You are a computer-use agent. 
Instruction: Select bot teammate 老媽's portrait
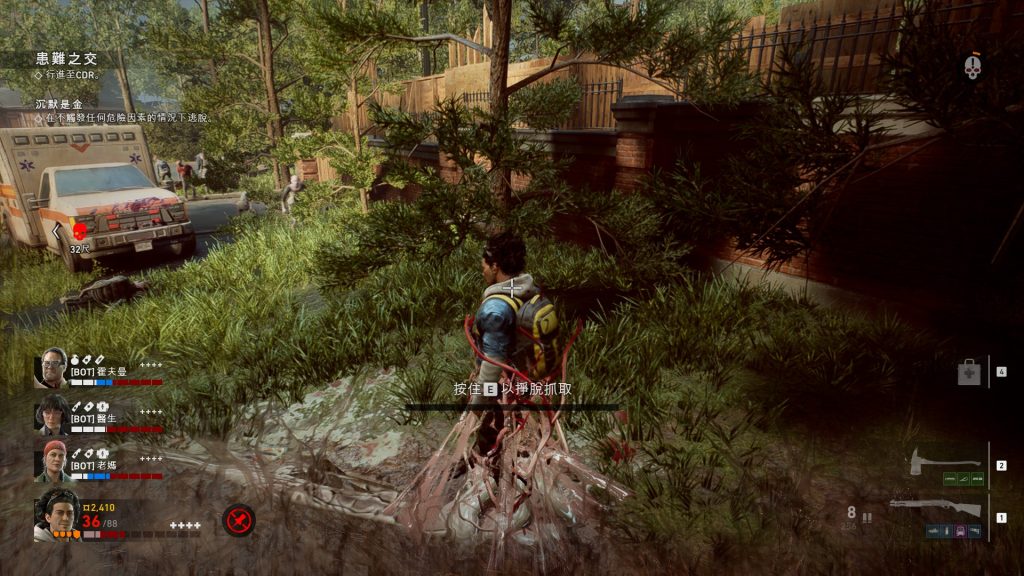52,457
